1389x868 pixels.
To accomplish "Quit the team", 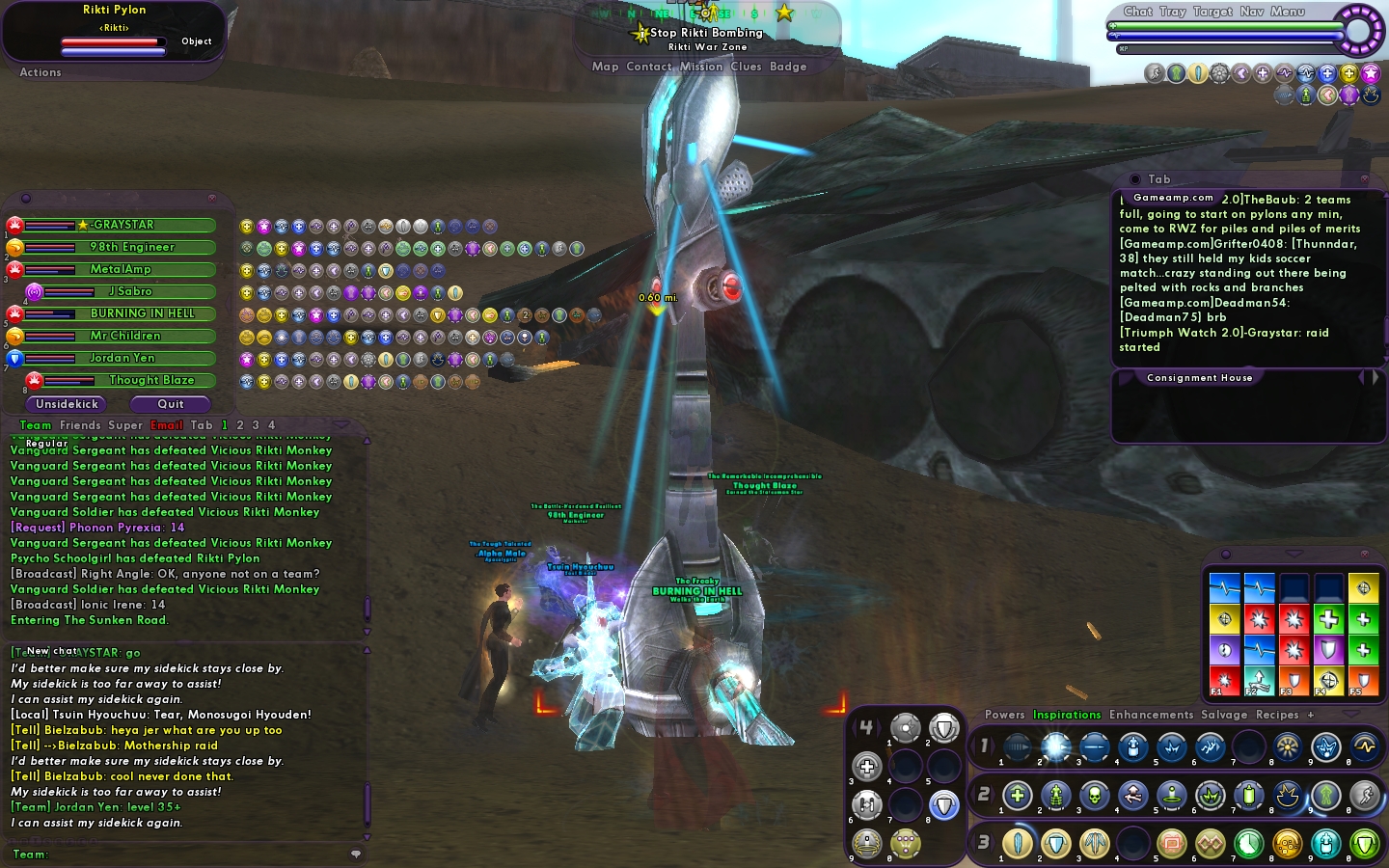I will pos(171,404).
